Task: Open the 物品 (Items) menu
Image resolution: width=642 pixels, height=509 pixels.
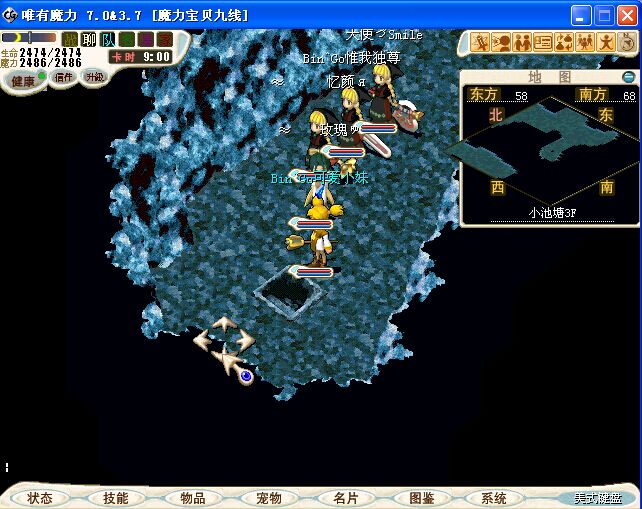Action: (192, 497)
